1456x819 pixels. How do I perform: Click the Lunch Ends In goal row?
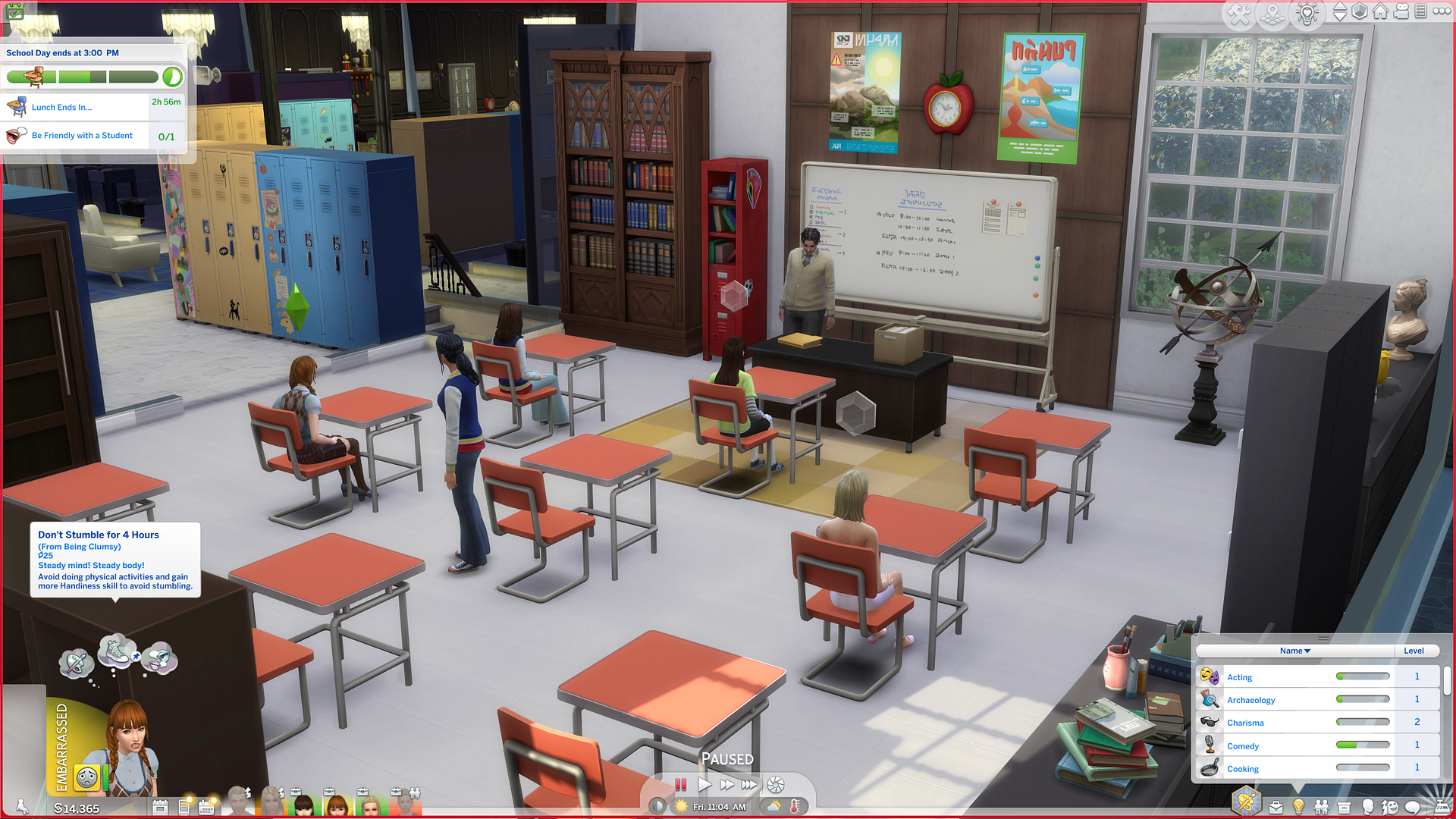tap(76, 108)
